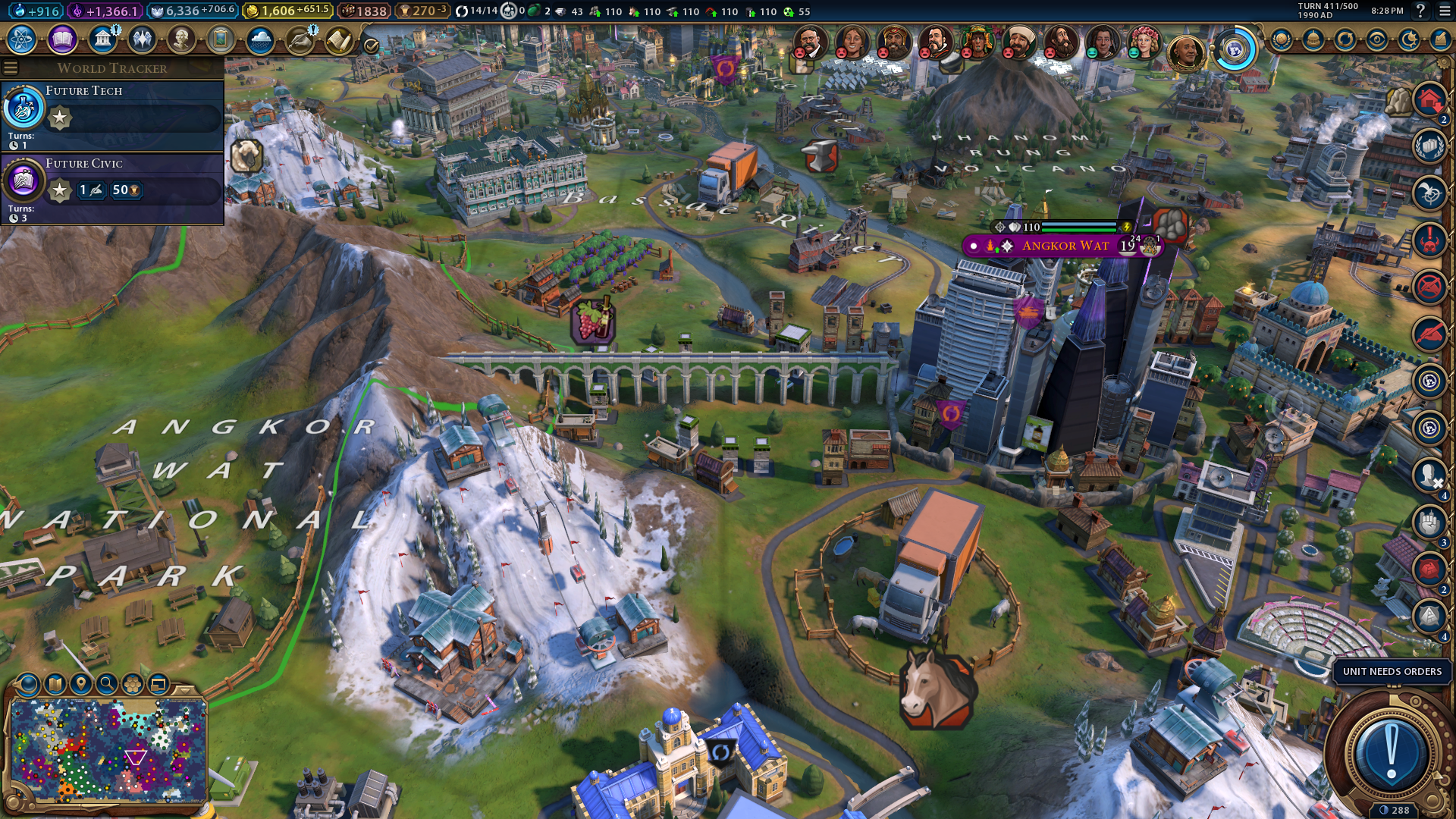The width and height of the screenshot is (1456, 819).
Task: Click the Angkor Wat city banner
Action: (x=1065, y=246)
